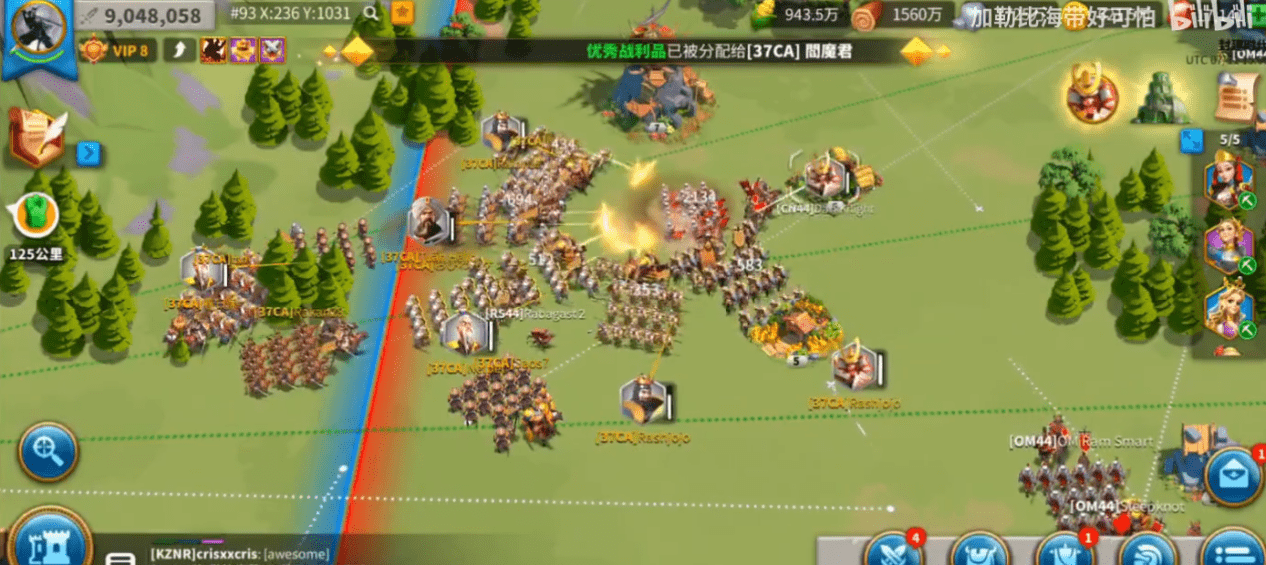The width and height of the screenshot is (1266, 565).
Task: Tap the green jersey 125 km marker
Action: coord(35,217)
